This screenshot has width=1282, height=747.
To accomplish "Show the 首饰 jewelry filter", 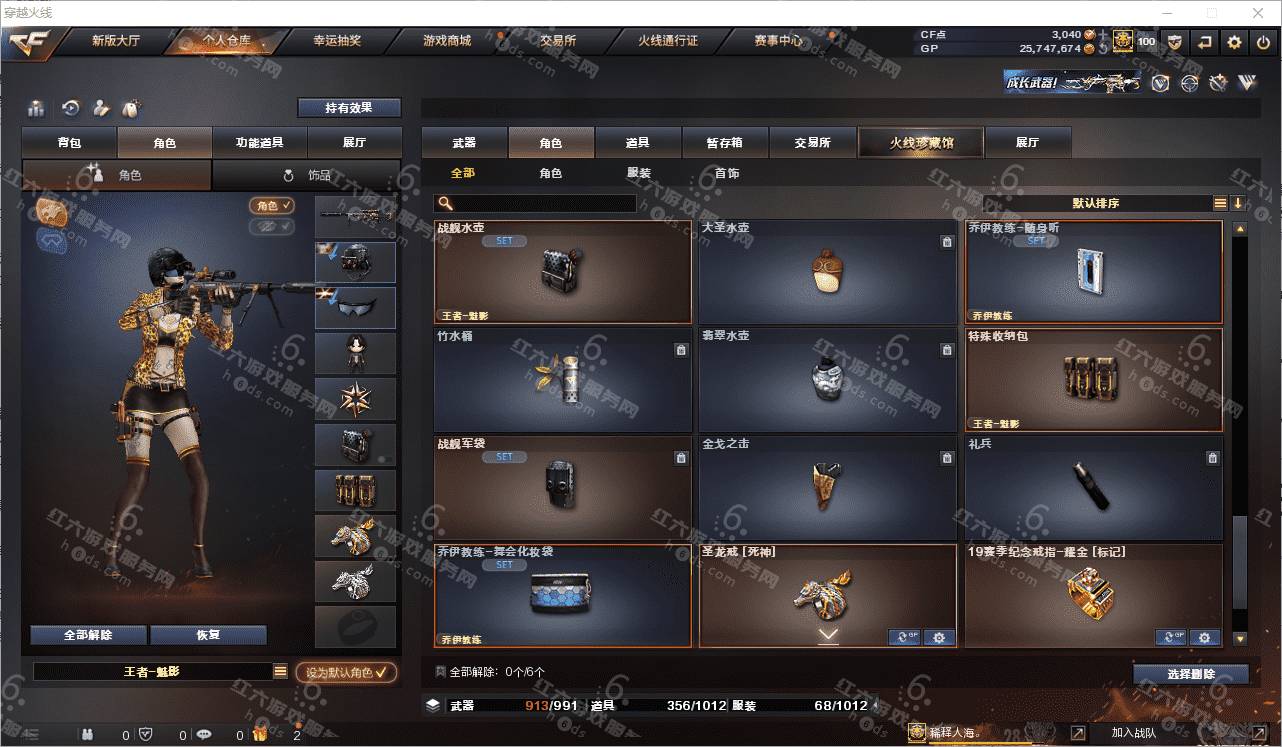I will [x=727, y=173].
